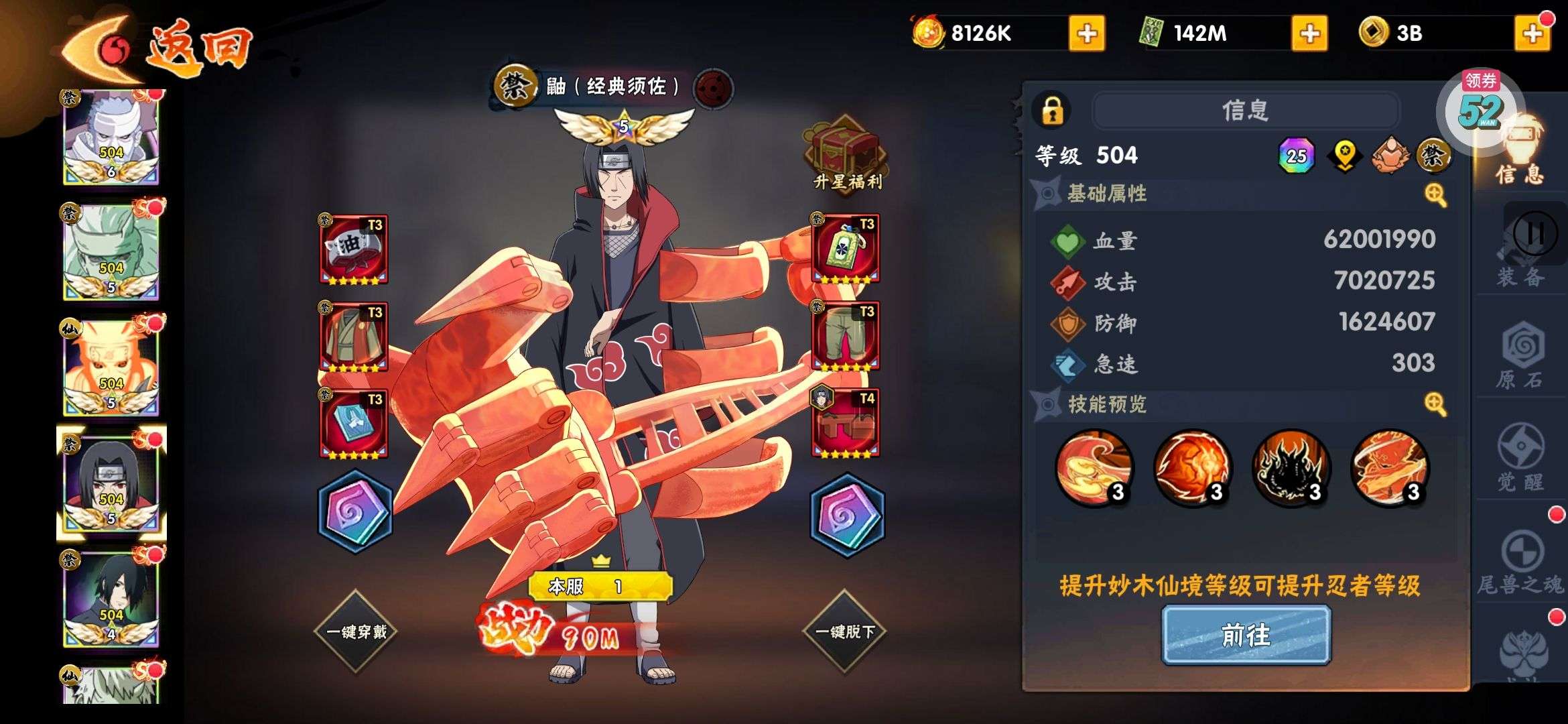Add more gold coins with plus button

click(x=1532, y=34)
